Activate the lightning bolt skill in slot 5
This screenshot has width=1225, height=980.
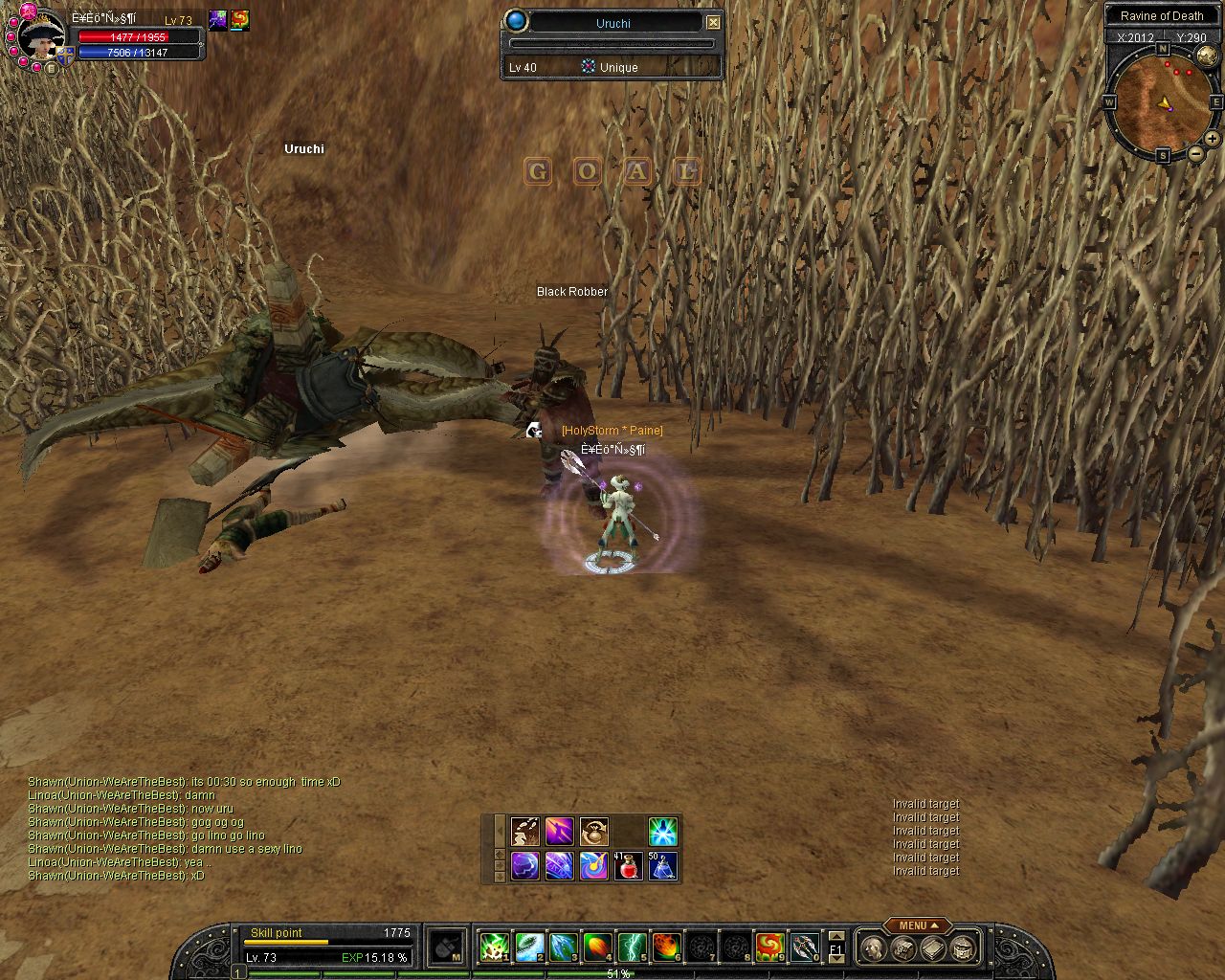[632, 947]
